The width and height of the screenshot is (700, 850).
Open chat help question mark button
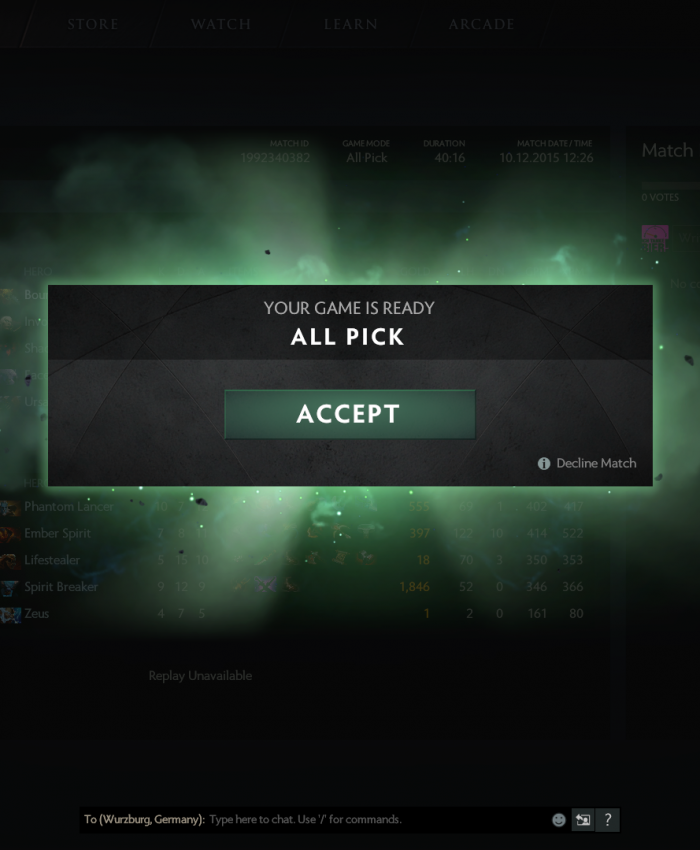608,820
